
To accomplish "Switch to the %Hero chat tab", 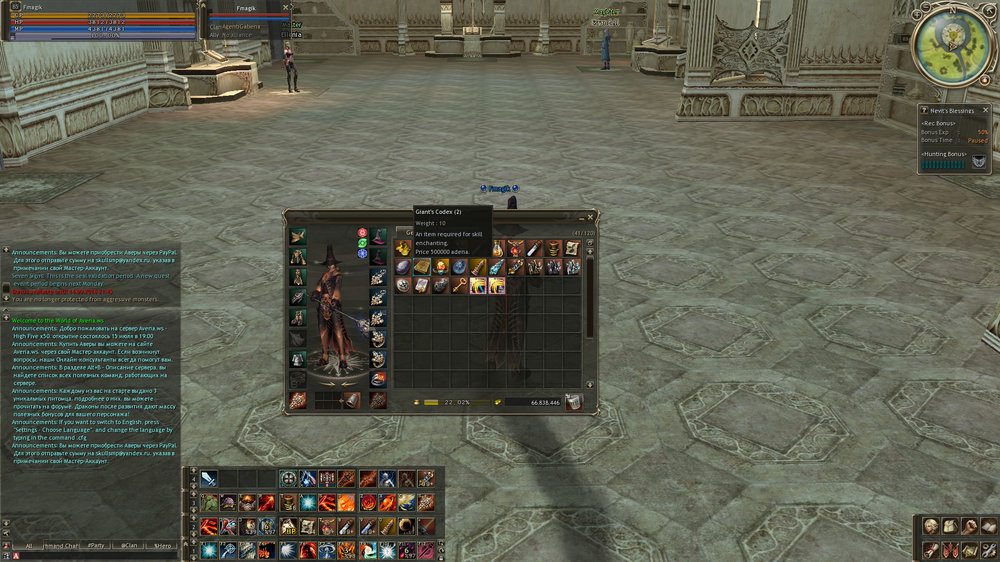I will [x=161, y=546].
